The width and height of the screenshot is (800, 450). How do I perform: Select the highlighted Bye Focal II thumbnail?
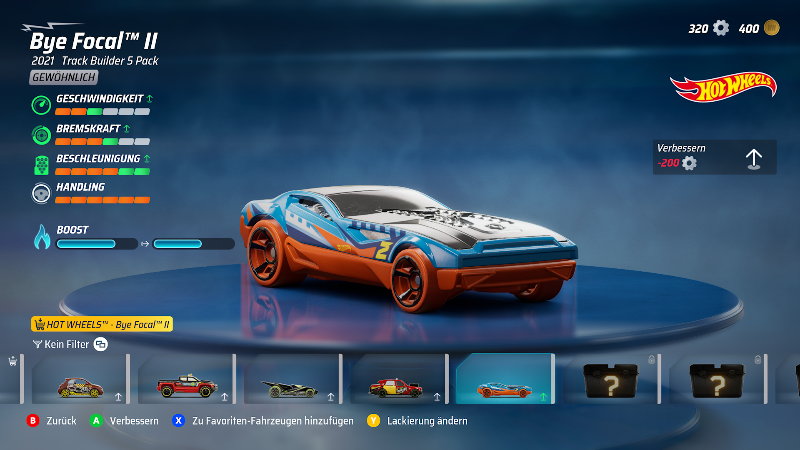[504, 381]
